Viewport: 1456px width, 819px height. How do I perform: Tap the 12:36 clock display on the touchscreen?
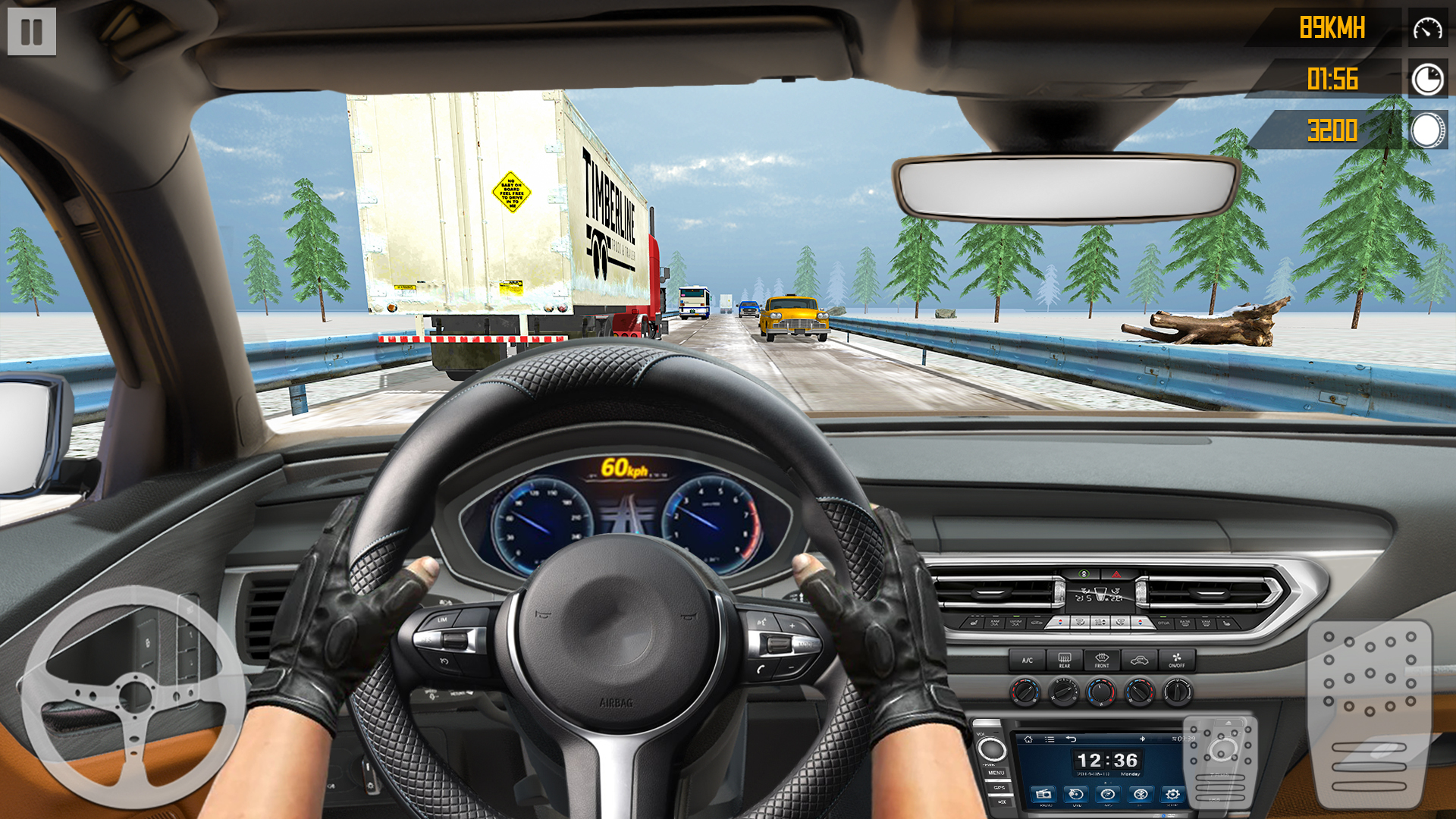[x=1107, y=758]
